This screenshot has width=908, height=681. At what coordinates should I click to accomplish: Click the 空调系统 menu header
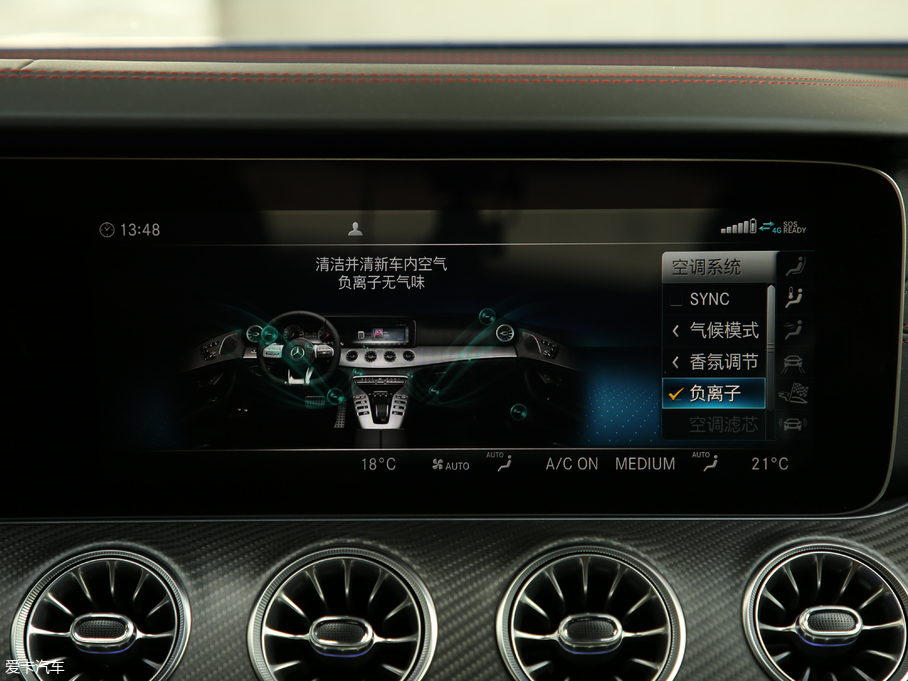pyautogui.click(x=707, y=267)
